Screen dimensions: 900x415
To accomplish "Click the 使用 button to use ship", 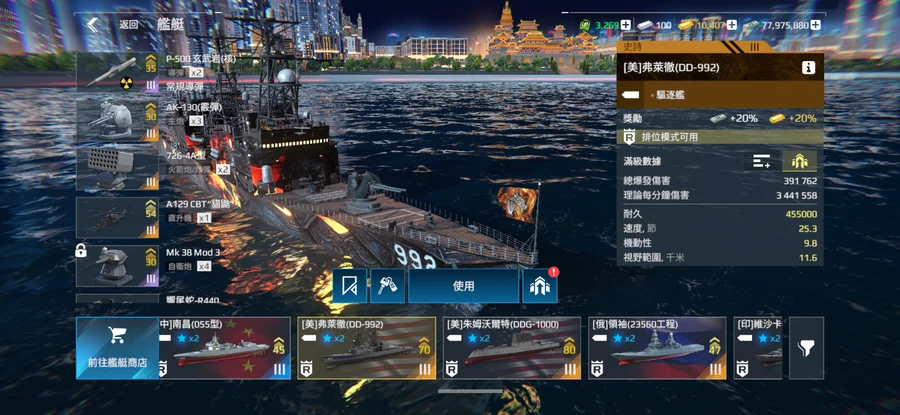I will click(x=463, y=286).
